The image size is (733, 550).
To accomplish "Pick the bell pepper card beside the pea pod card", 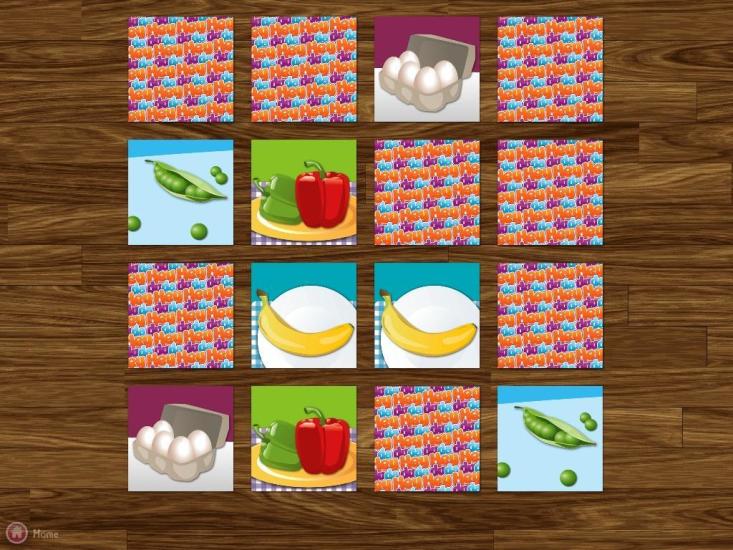I will pyautogui.click(x=303, y=192).
